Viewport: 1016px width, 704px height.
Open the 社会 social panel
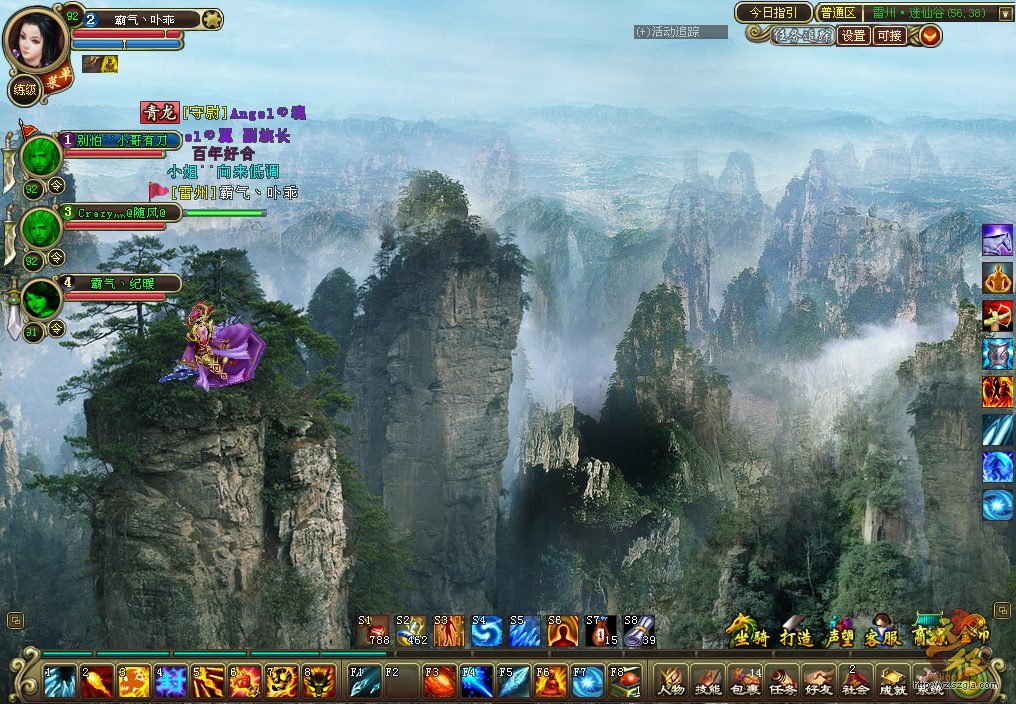pos(856,681)
